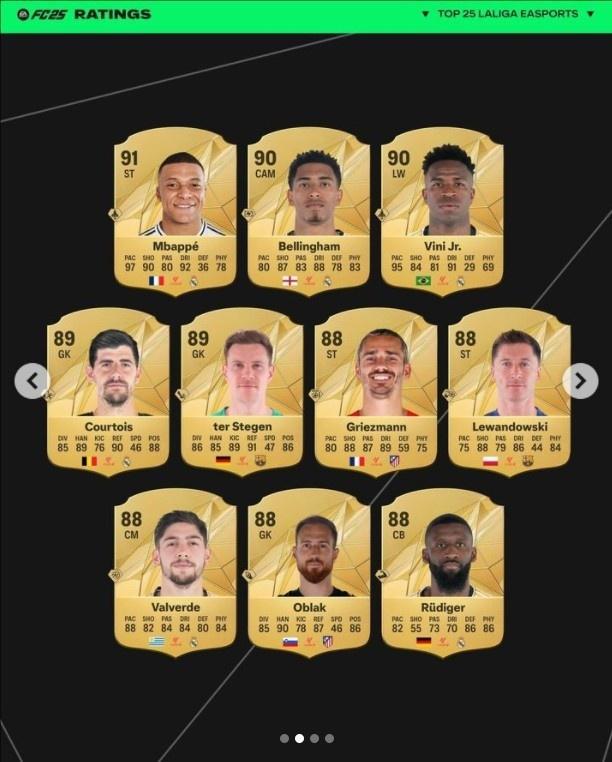Open the Top 25 LaLiga EA Sports dropdown
612x762 pixels.
(x=508, y=14)
